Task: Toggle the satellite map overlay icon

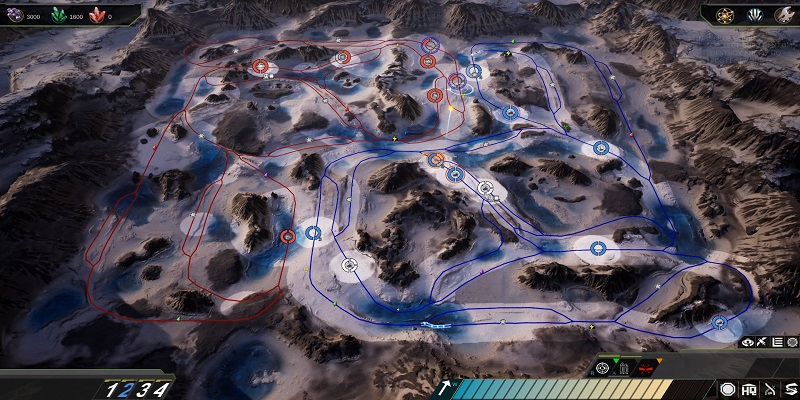Action: [x=761, y=342]
